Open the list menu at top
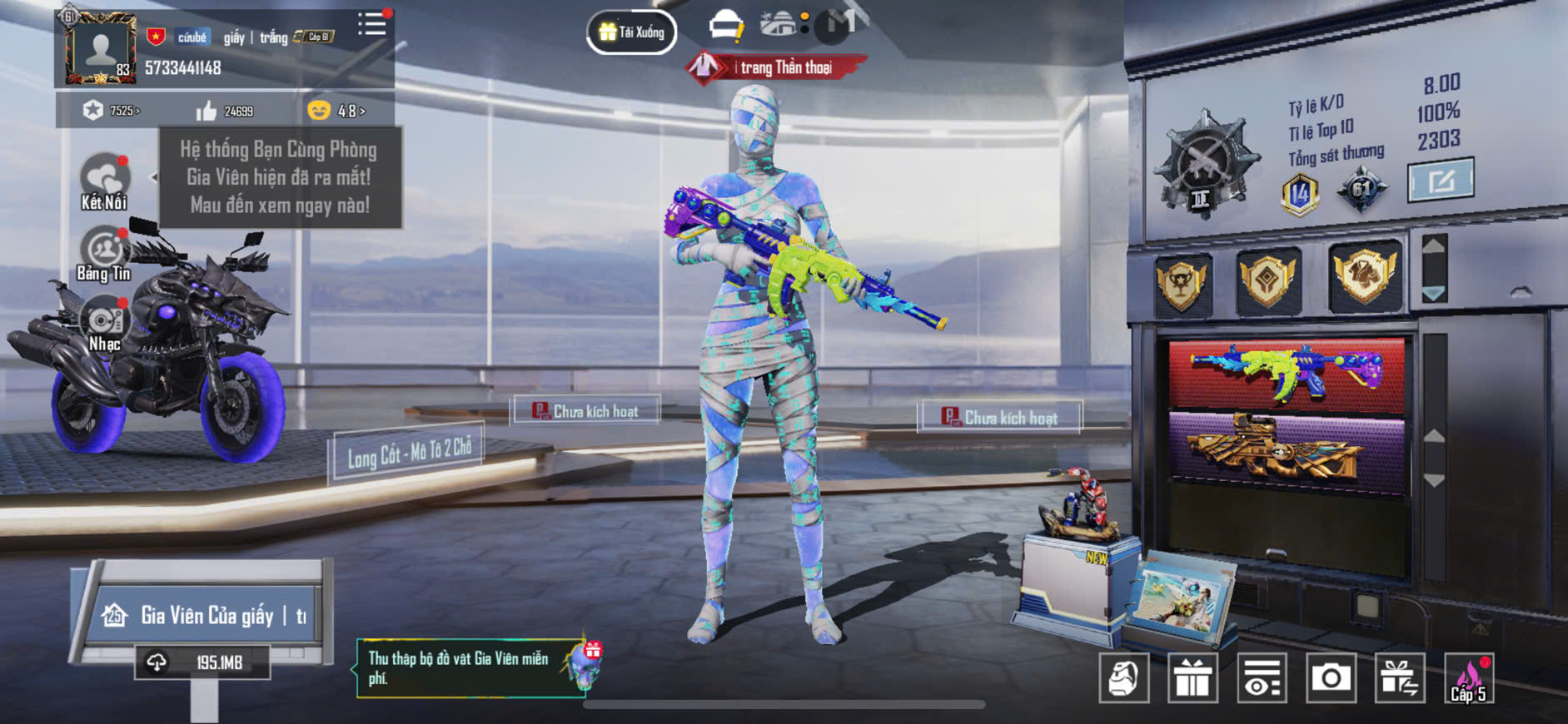Screen dimensions: 1568x724 point(371,24)
